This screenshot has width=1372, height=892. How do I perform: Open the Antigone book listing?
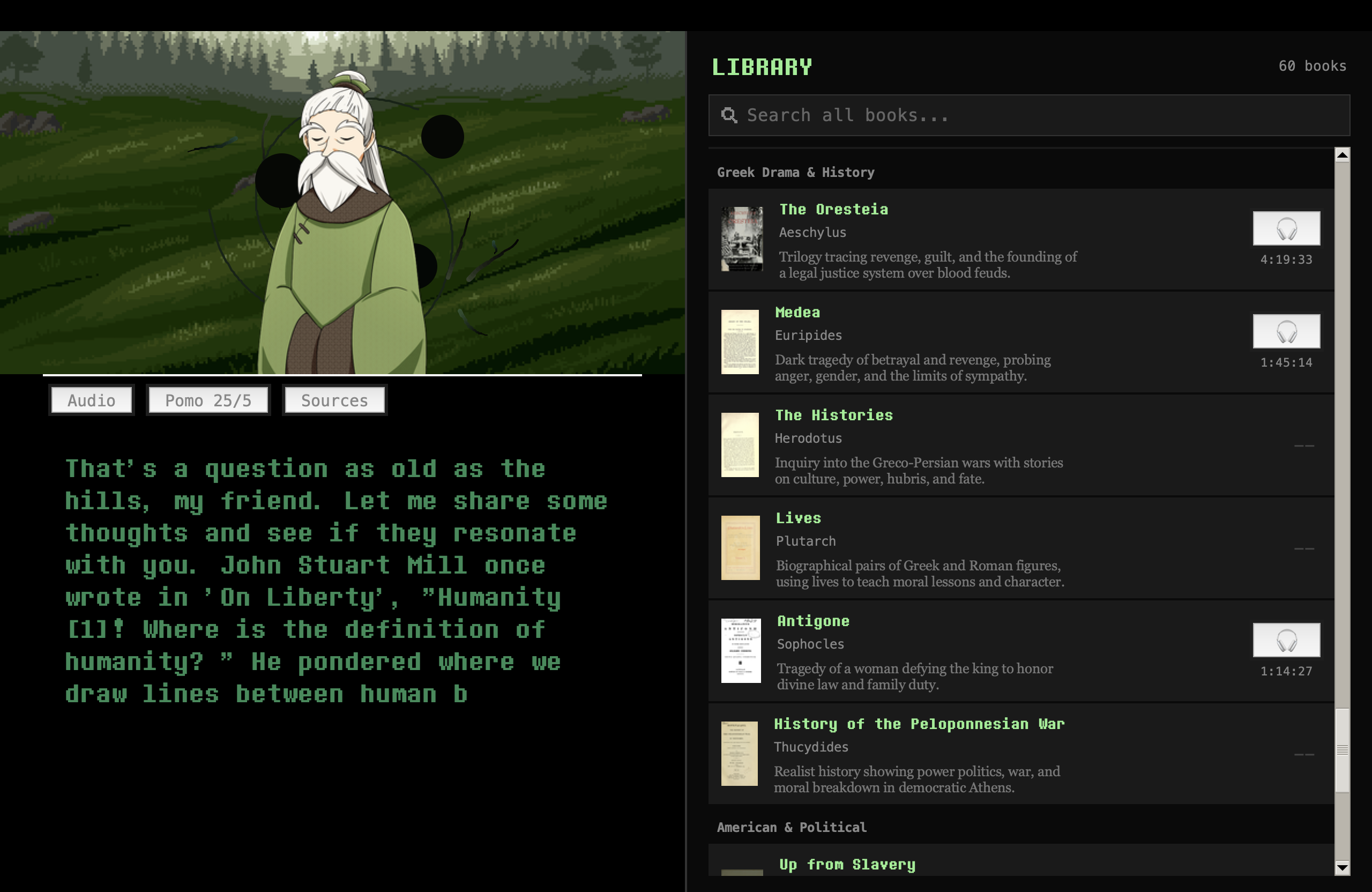click(814, 621)
